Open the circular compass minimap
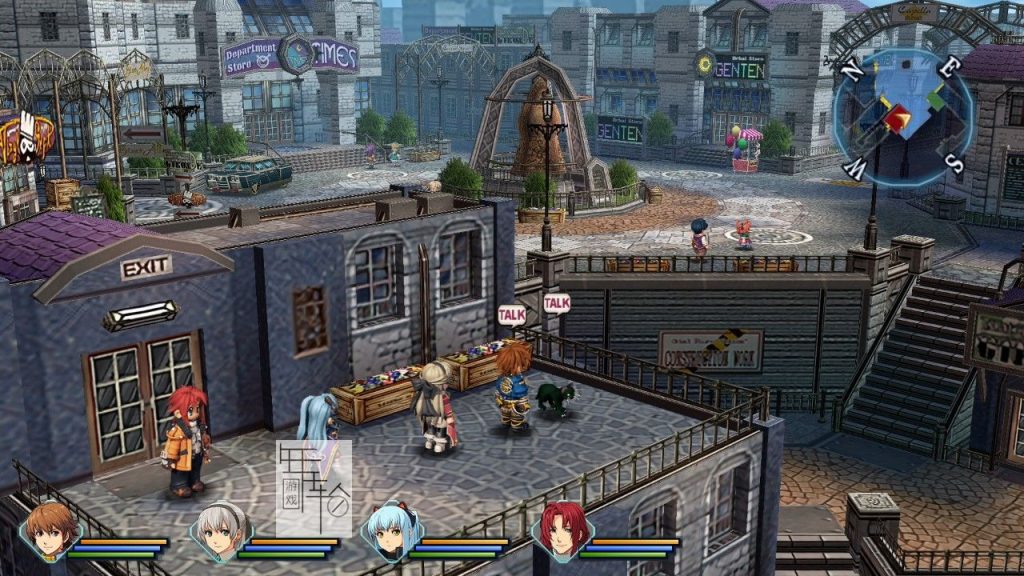The height and width of the screenshot is (576, 1024). (902, 116)
